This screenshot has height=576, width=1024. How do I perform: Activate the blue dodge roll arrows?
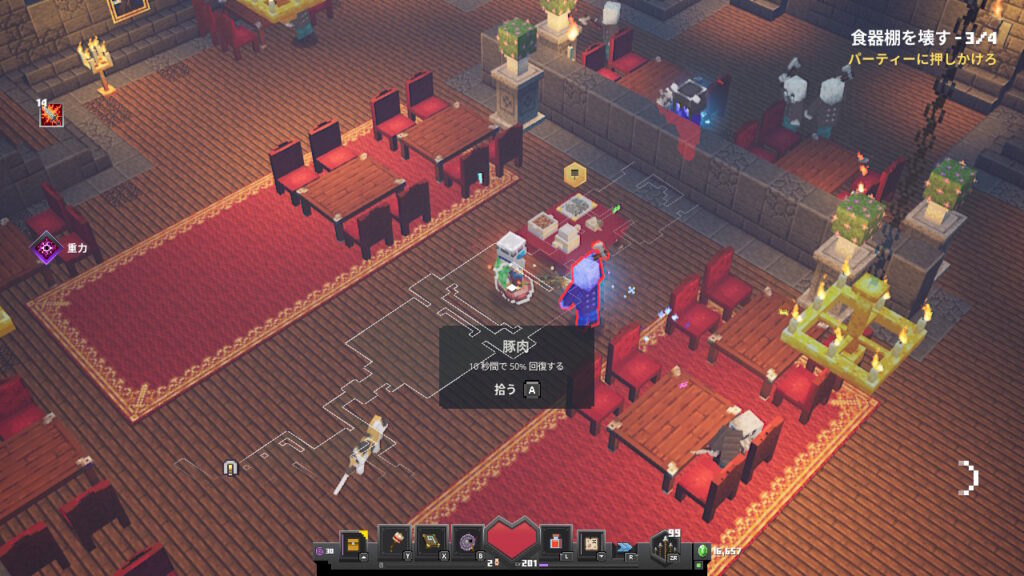(626, 547)
